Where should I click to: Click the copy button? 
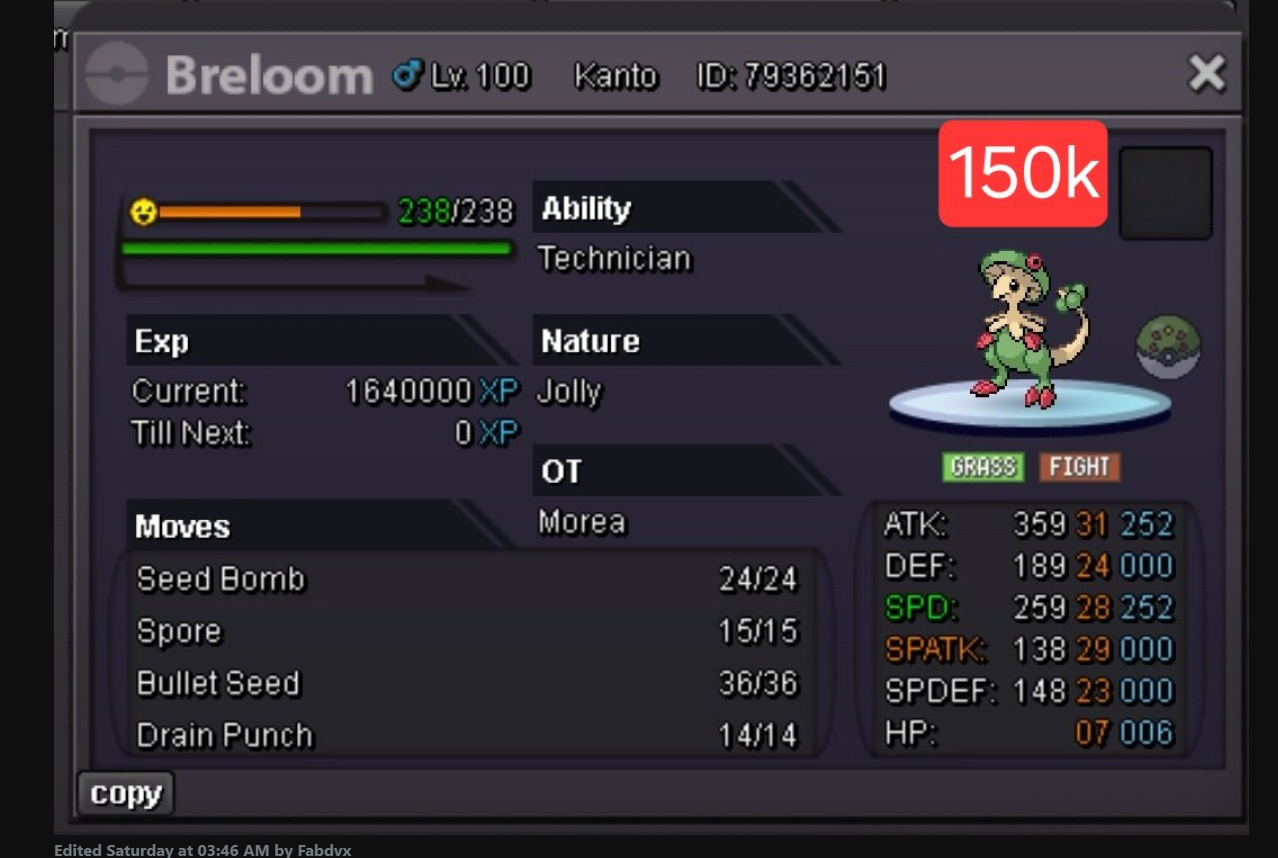point(126,793)
